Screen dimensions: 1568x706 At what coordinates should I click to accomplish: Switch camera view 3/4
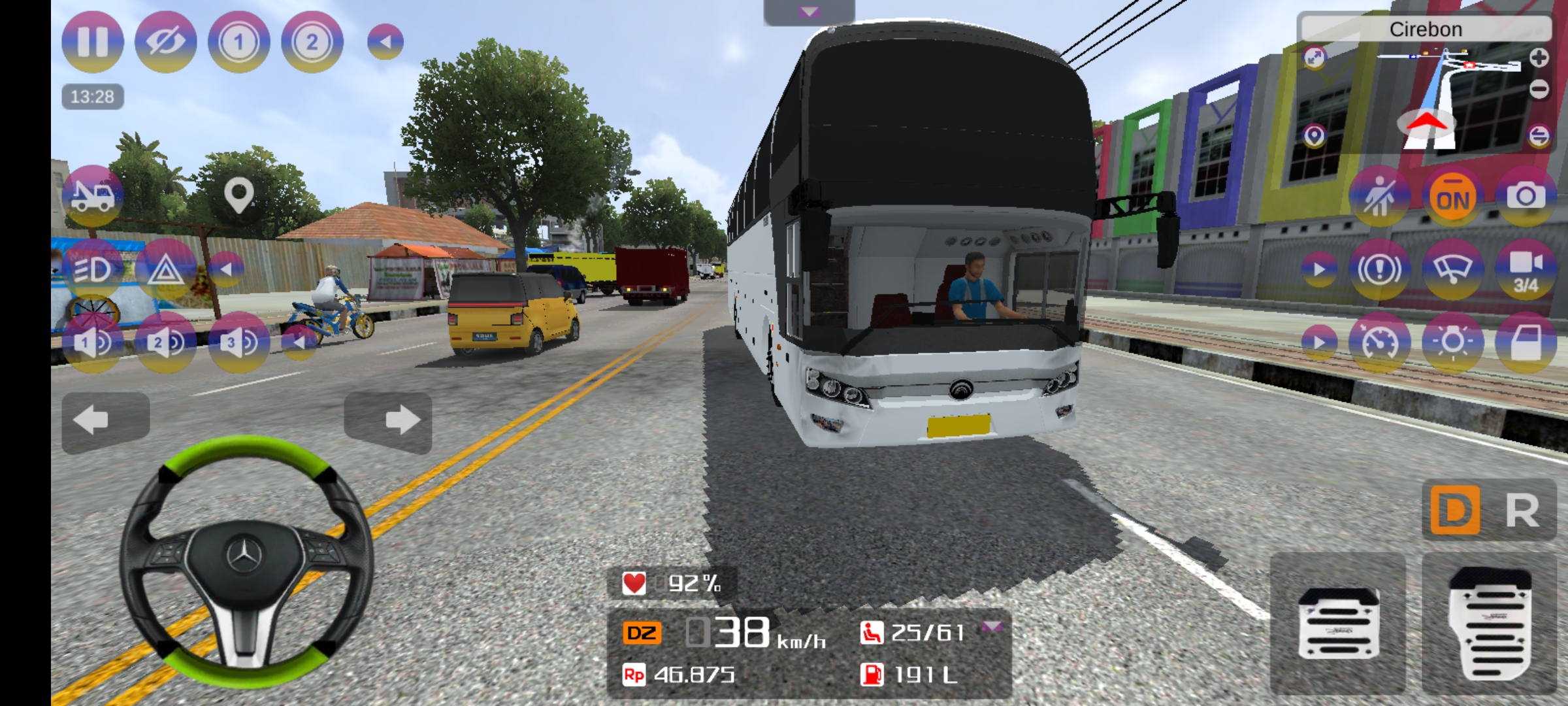pyautogui.click(x=1526, y=269)
